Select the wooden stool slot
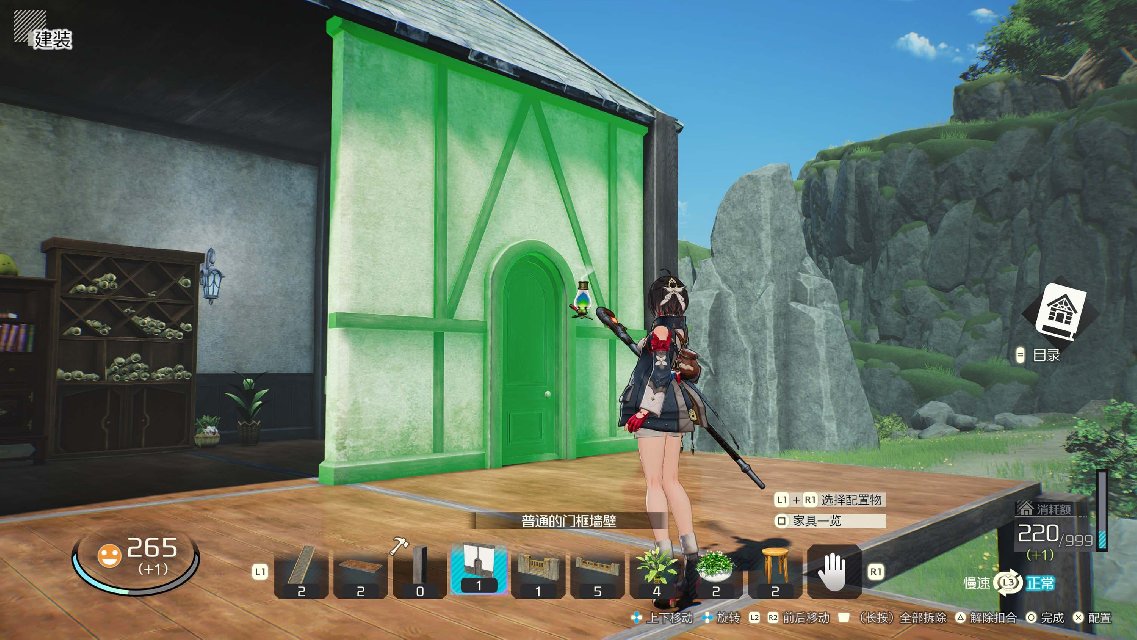1137x640 pixels. click(x=774, y=571)
